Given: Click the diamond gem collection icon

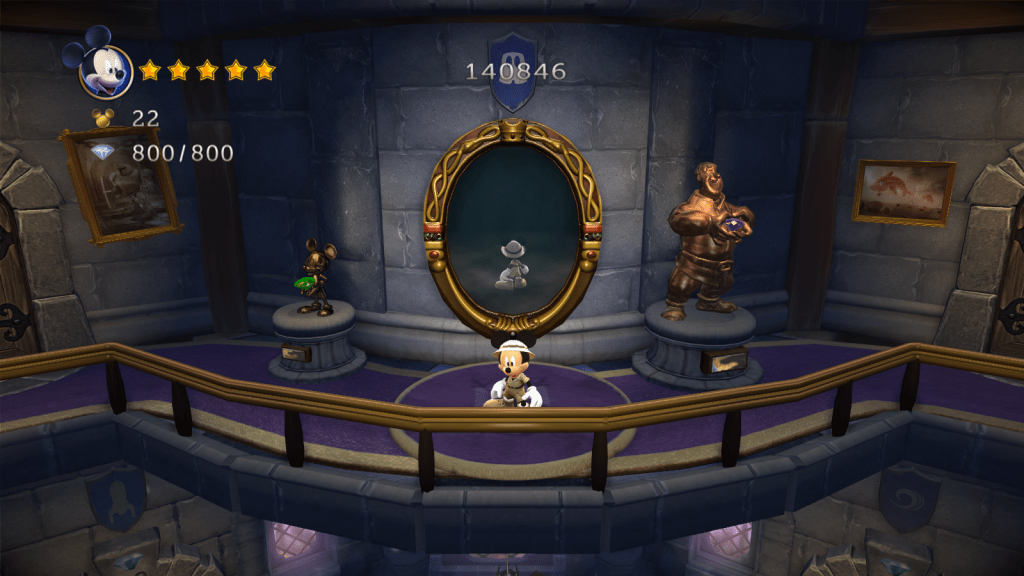Looking at the screenshot, I should point(103,153).
